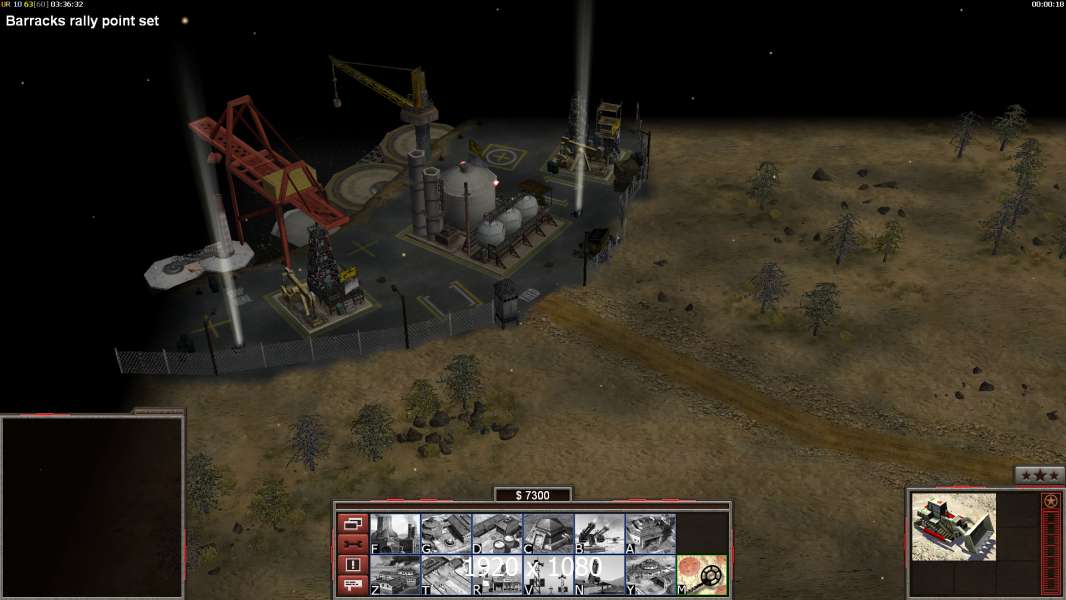The height and width of the screenshot is (600, 1066).
Task: Choose the structure icon marked R
Action: pos(497,575)
